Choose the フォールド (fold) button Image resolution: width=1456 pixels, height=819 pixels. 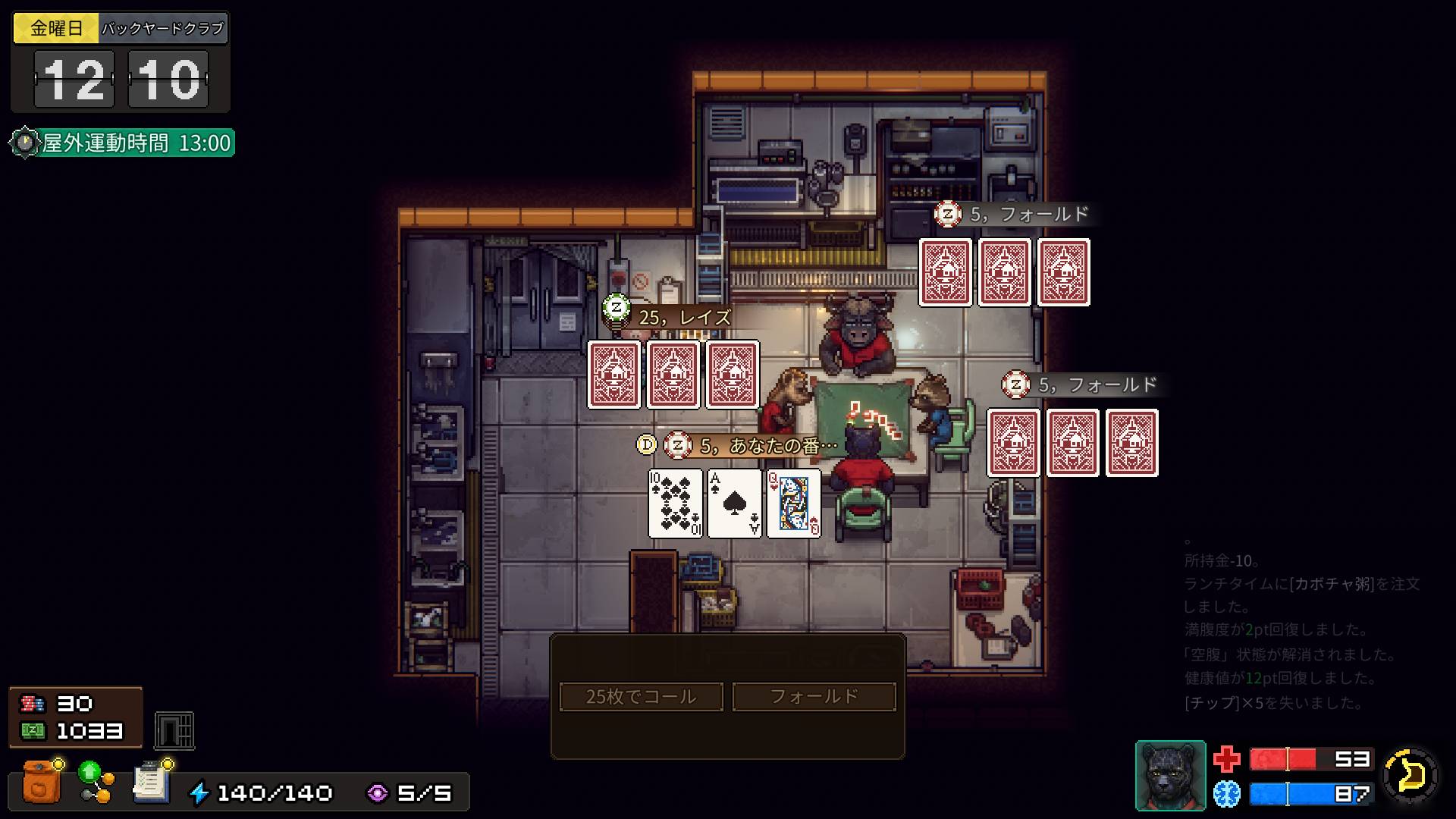(x=814, y=696)
